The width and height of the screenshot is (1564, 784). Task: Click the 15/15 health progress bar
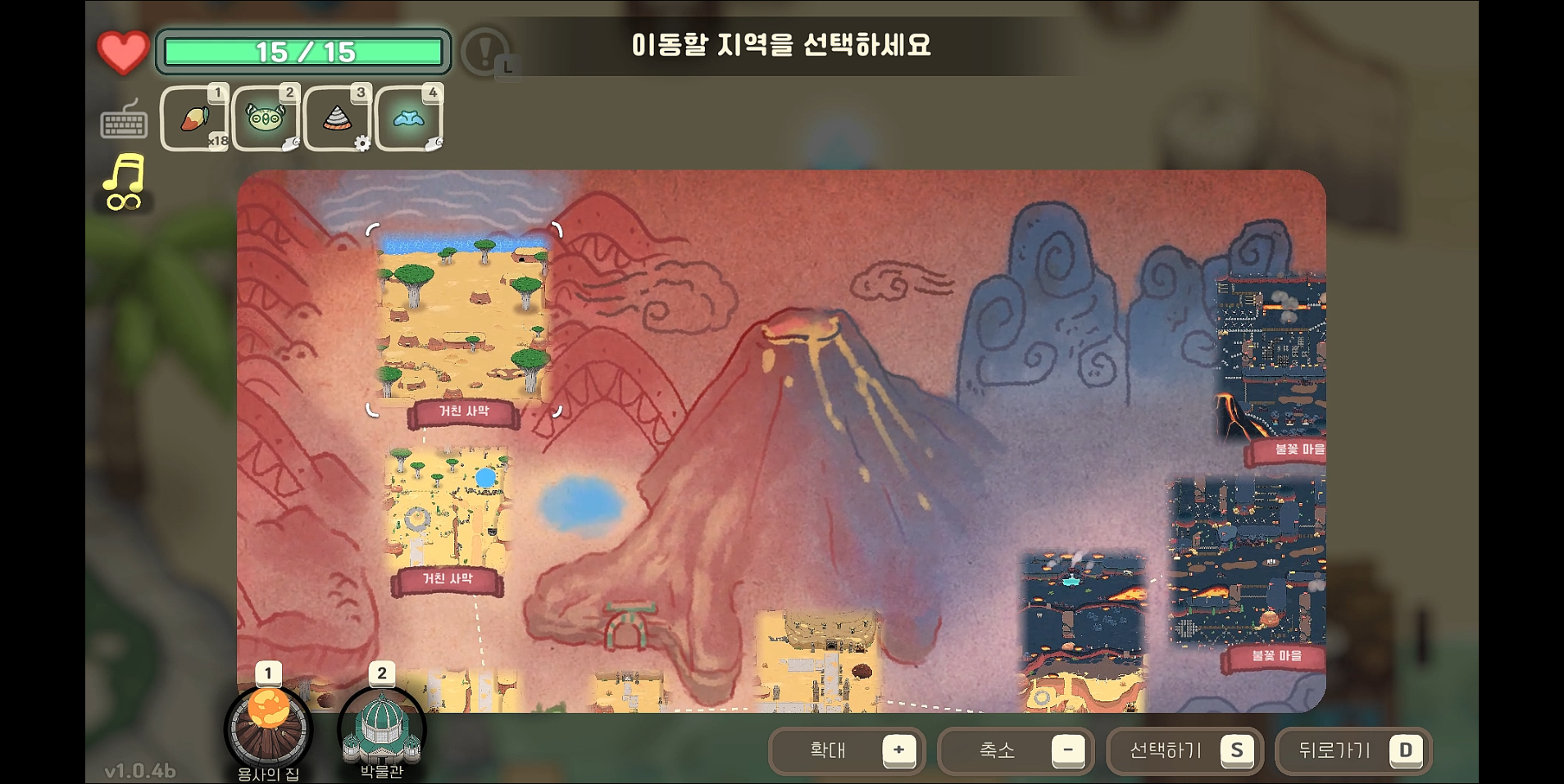(x=303, y=52)
